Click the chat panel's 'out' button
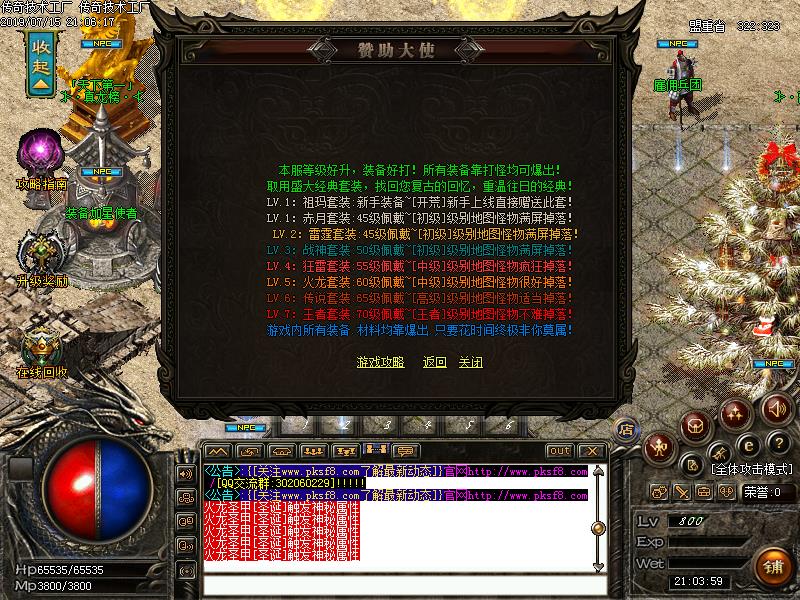This screenshot has height=600, width=800. point(560,451)
